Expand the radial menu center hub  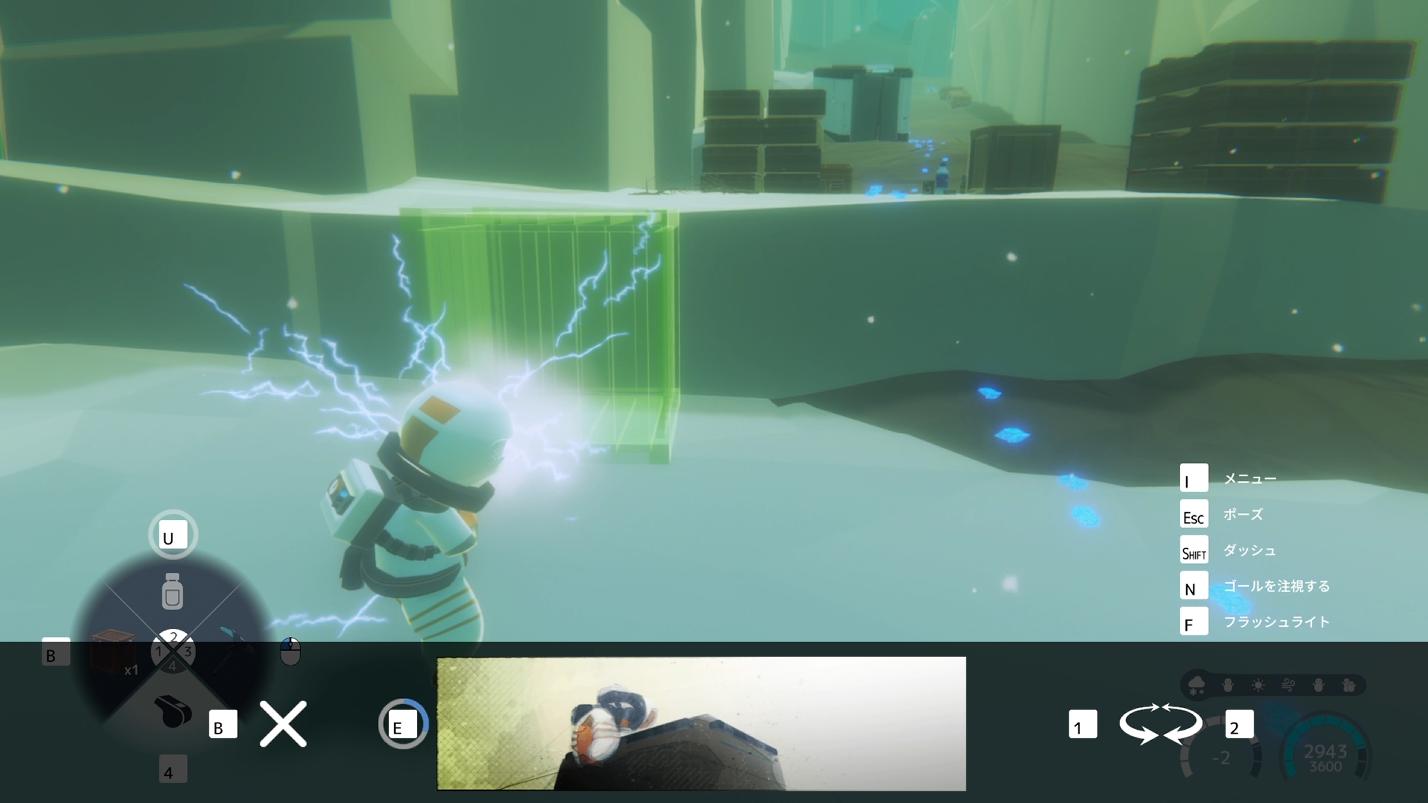tap(172, 650)
